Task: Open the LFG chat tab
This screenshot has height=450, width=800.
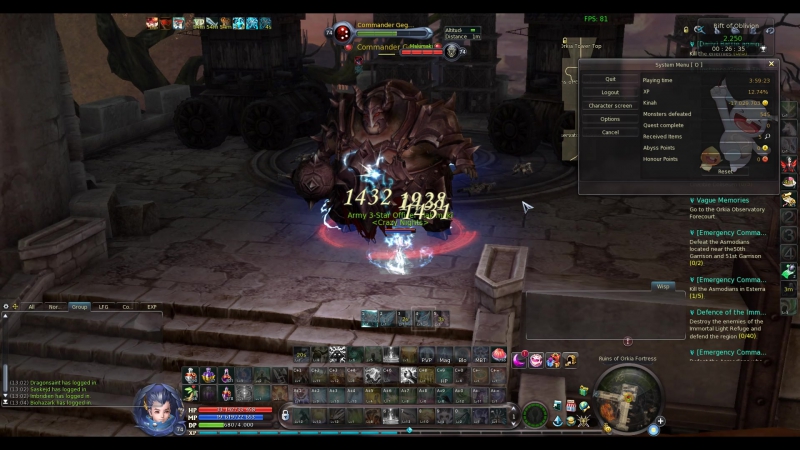Action: click(x=103, y=307)
